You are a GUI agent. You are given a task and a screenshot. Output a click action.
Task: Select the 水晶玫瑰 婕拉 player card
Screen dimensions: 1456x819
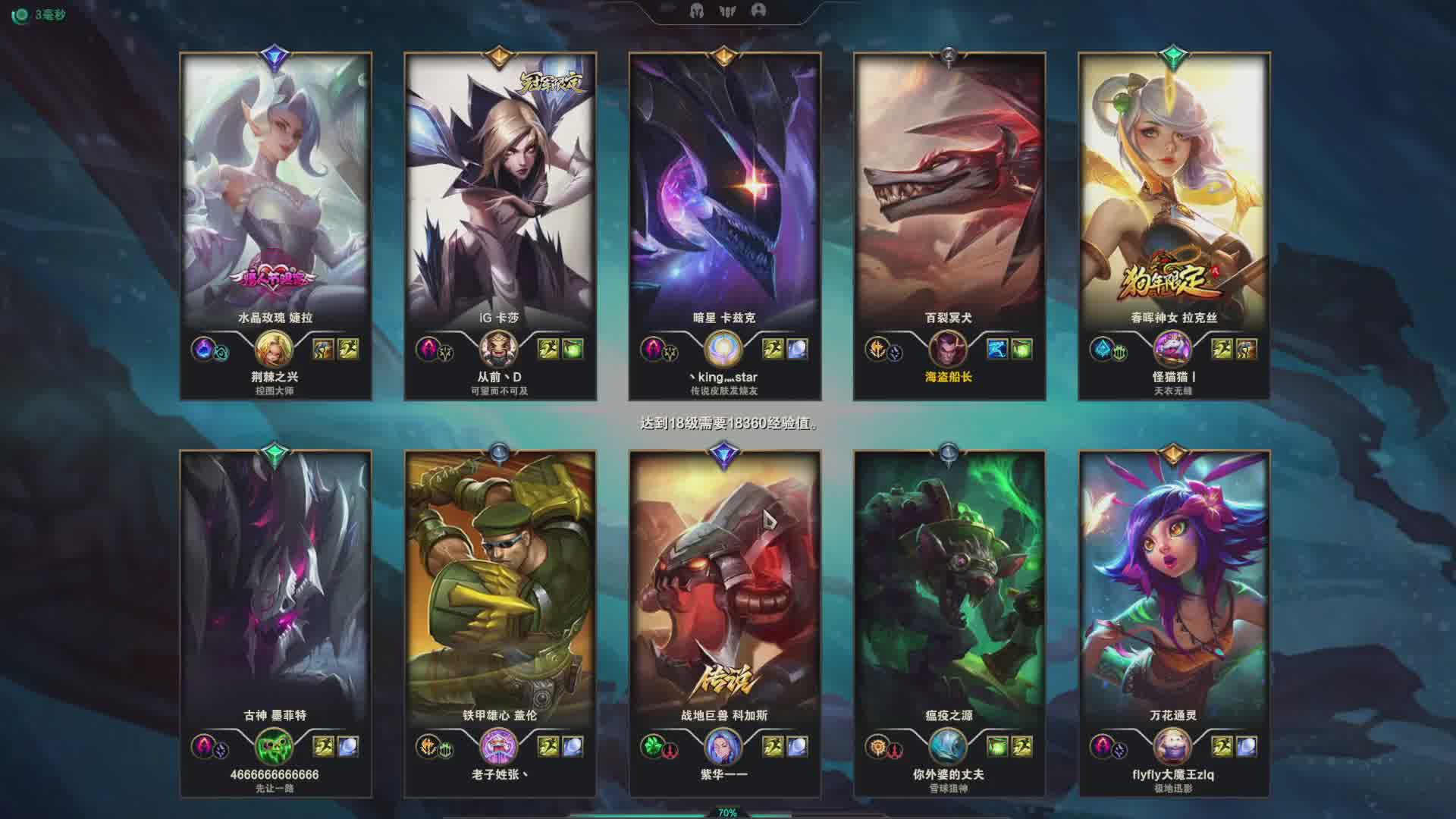[x=275, y=190]
